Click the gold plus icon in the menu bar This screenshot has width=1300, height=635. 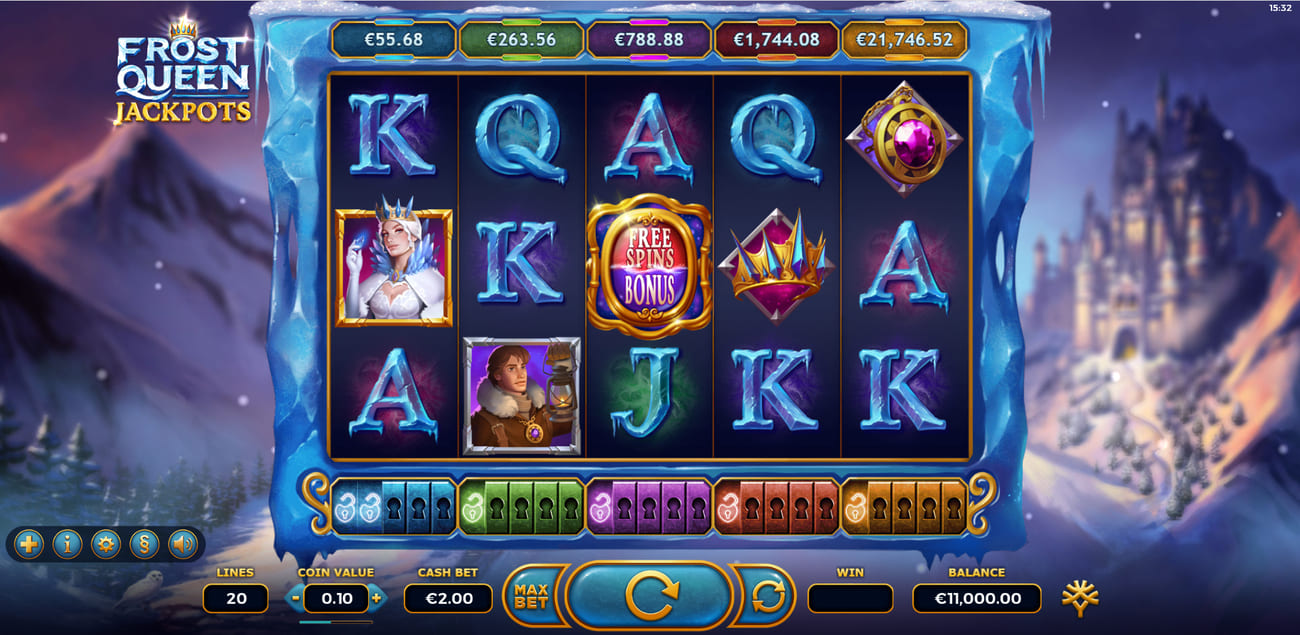(30, 544)
